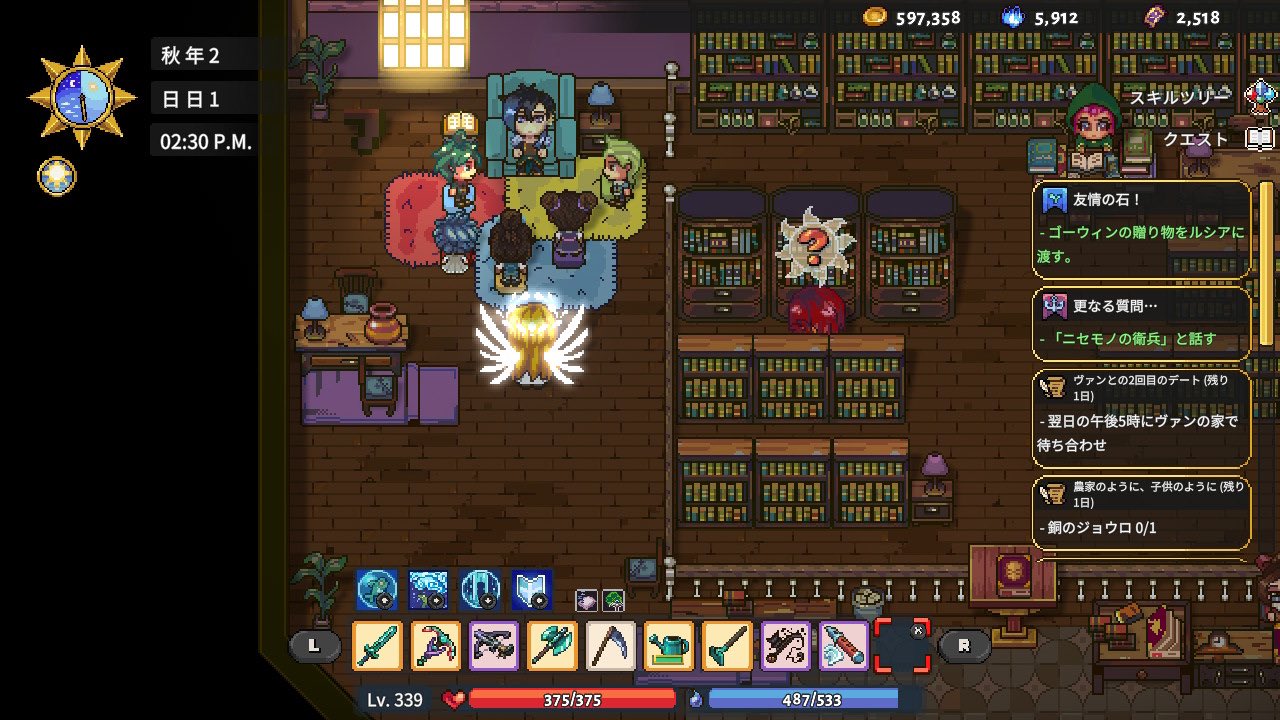
Task: Select the red-handled tool hotbar slot
Action: click(843, 645)
